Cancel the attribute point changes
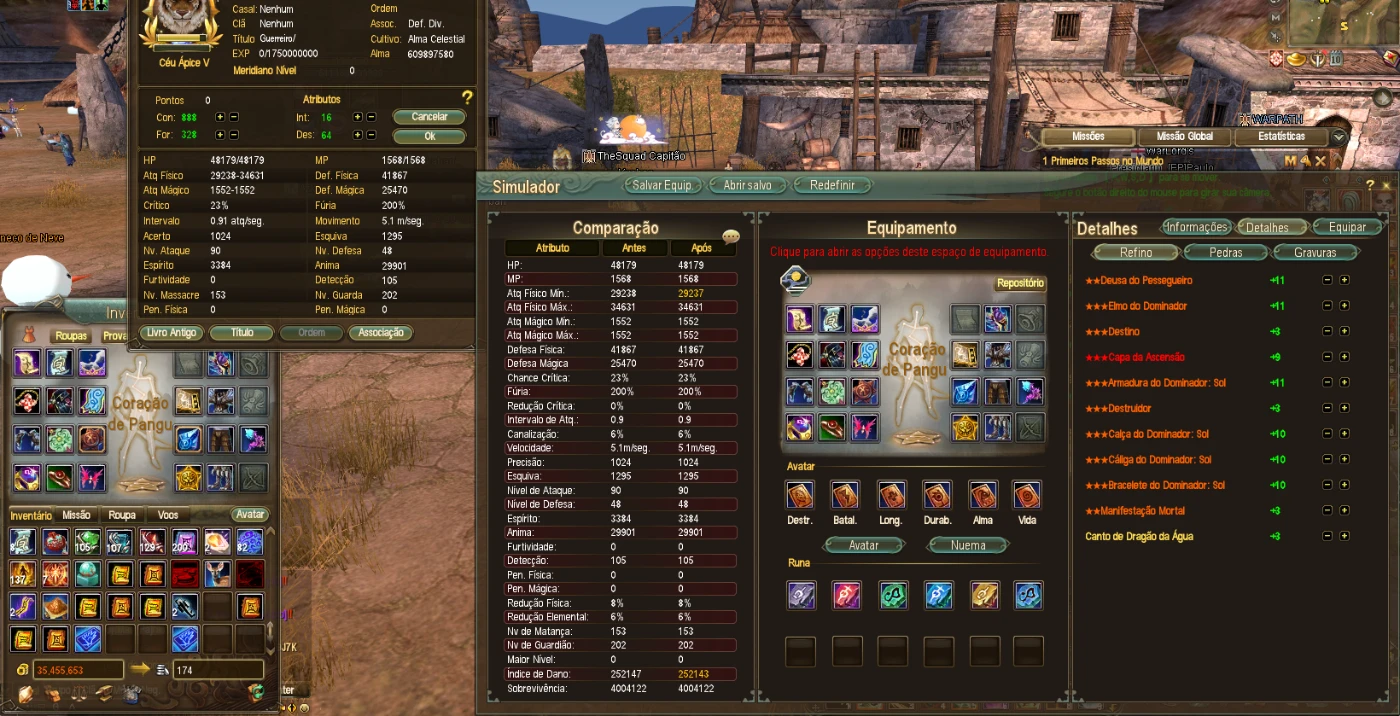1400x716 pixels. [x=429, y=117]
